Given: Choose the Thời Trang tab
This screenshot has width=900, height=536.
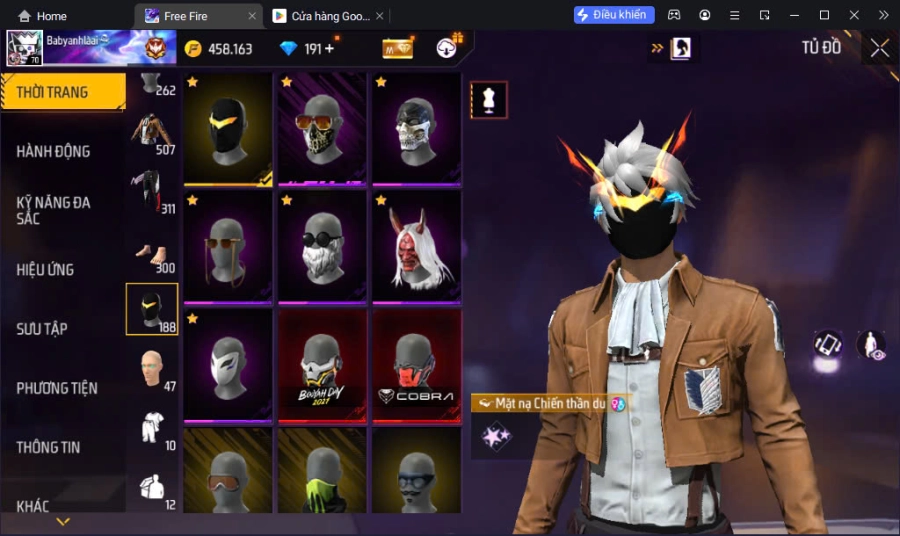Looking at the screenshot, I should coord(52,92).
